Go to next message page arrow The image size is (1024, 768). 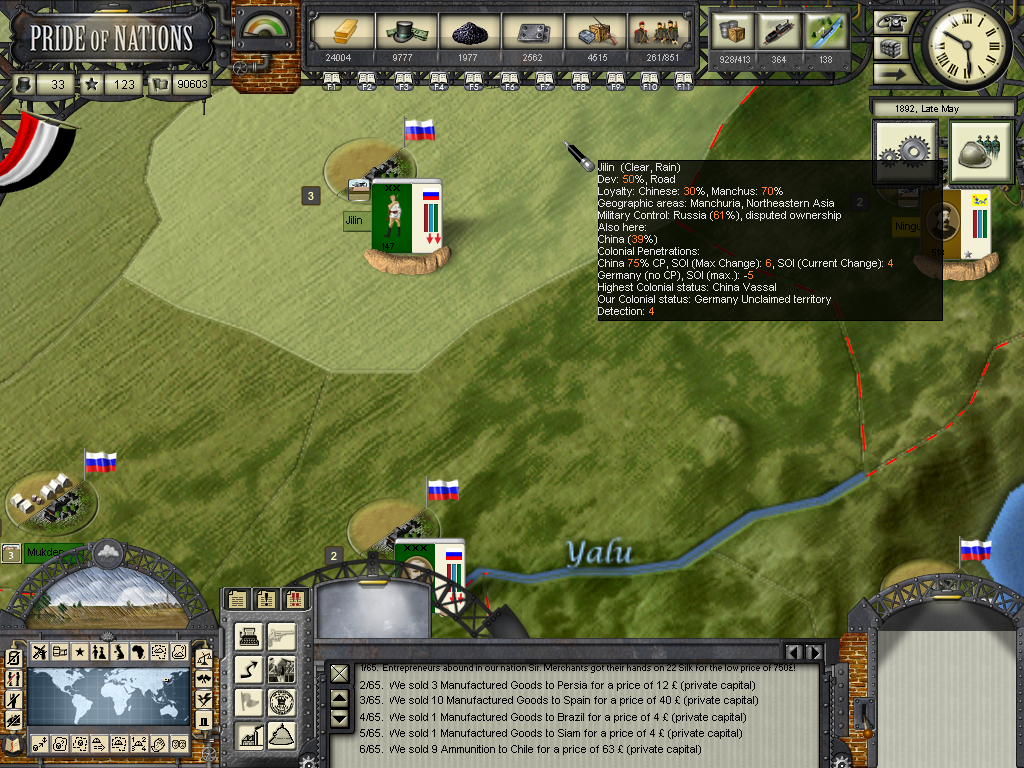click(x=815, y=653)
